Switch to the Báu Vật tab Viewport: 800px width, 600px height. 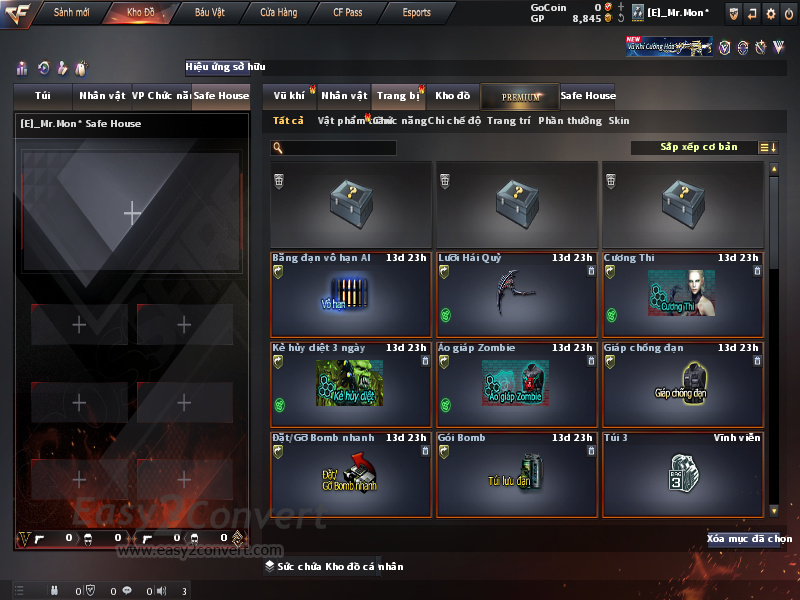click(x=209, y=13)
